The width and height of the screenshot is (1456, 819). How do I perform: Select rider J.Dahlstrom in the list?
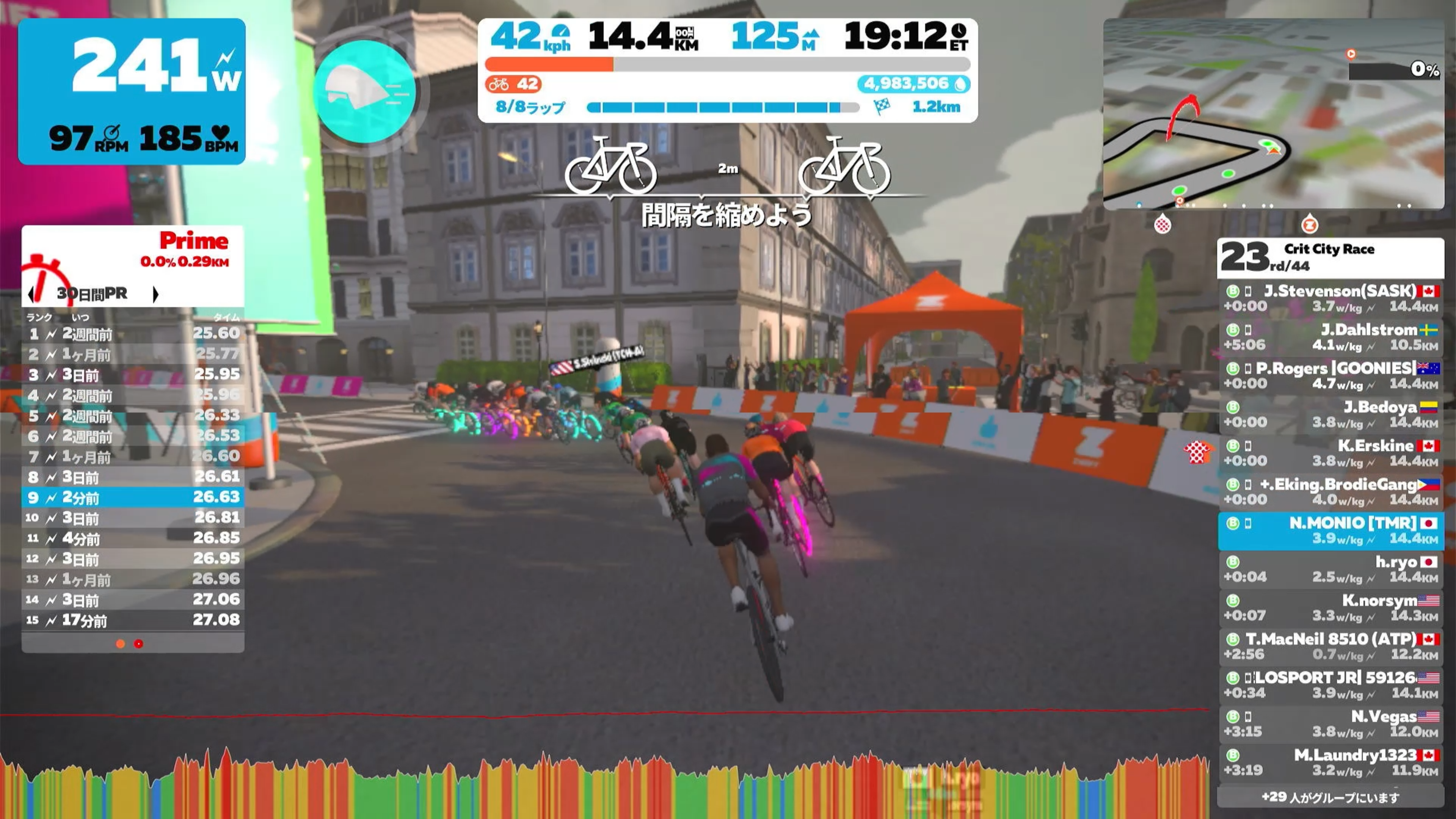(x=1330, y=337)
